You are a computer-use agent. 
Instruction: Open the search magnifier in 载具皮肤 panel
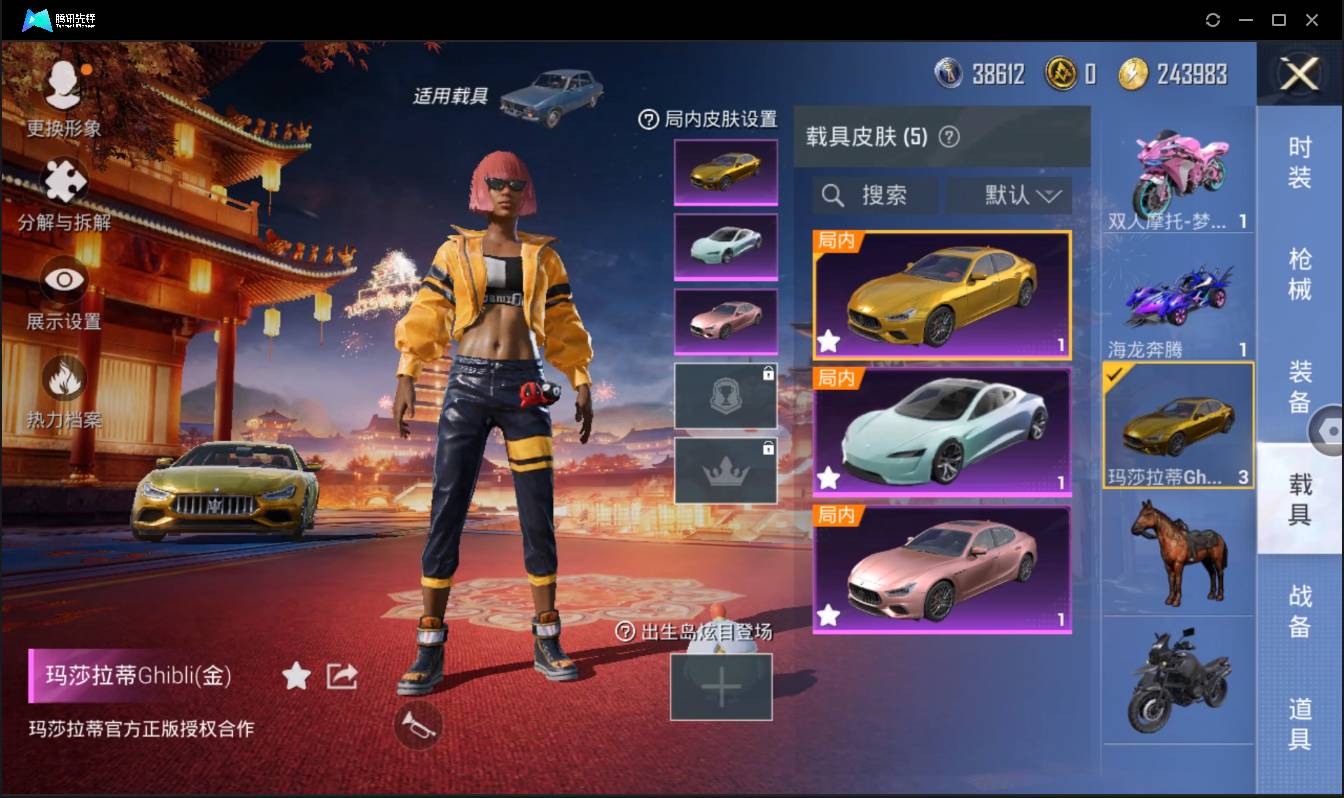click(x=833, y=195)
